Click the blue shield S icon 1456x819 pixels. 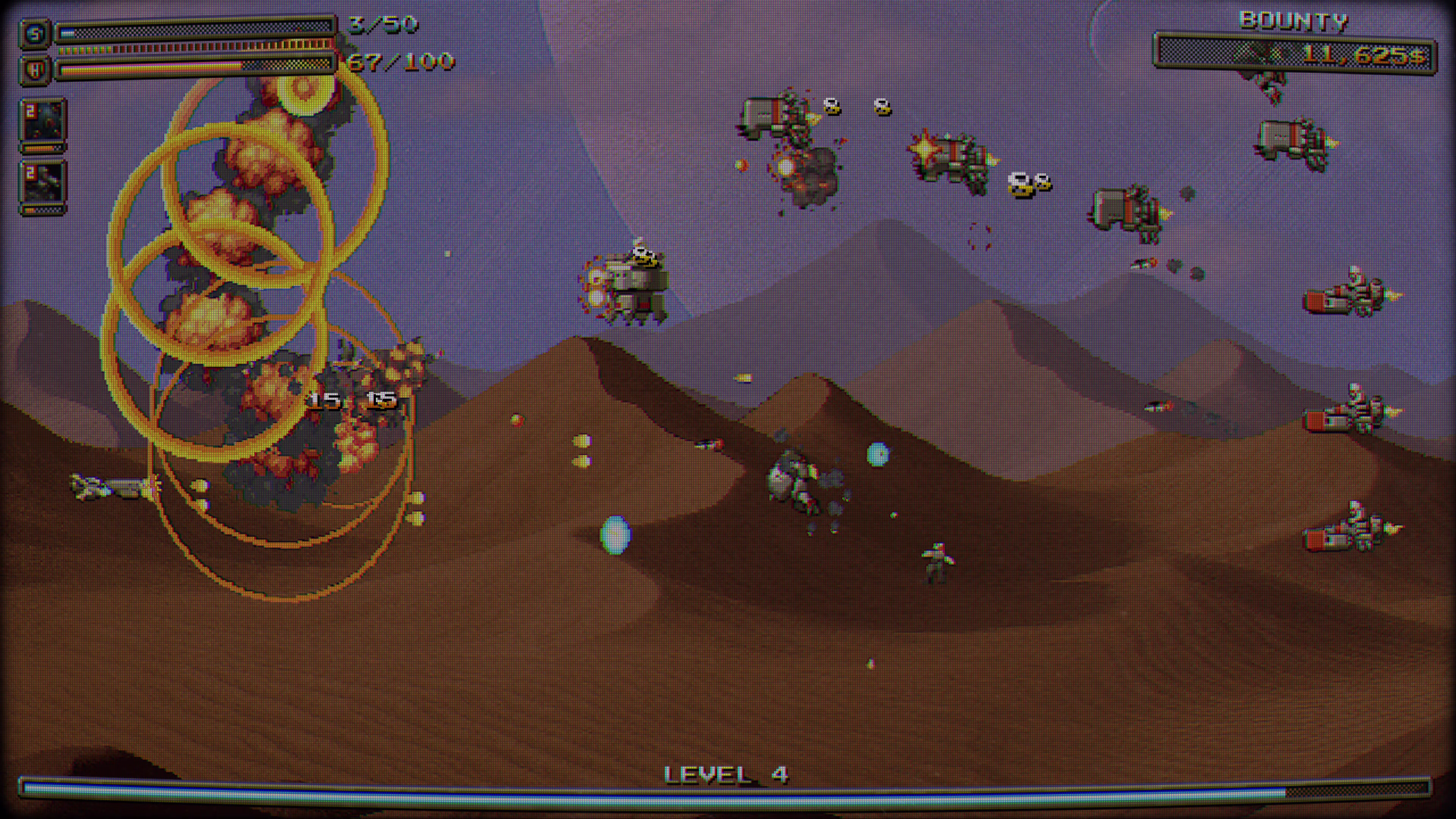[x=35, y=35]
